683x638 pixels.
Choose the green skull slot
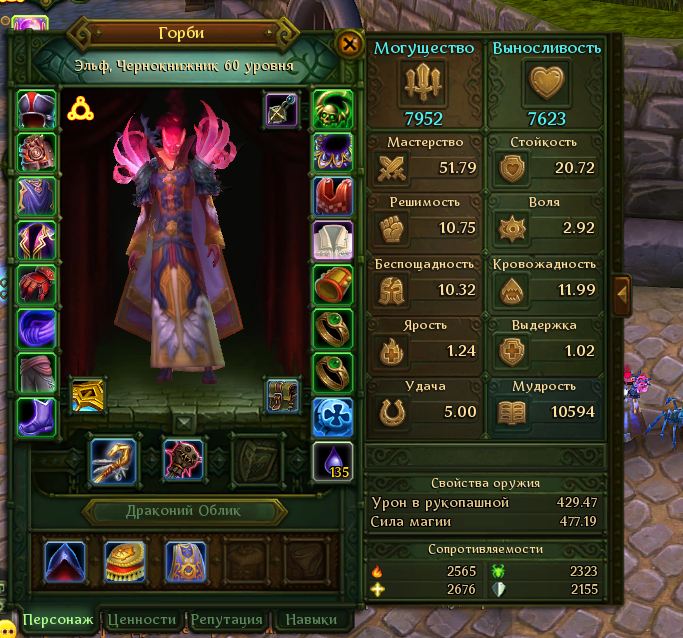point(332,108)
